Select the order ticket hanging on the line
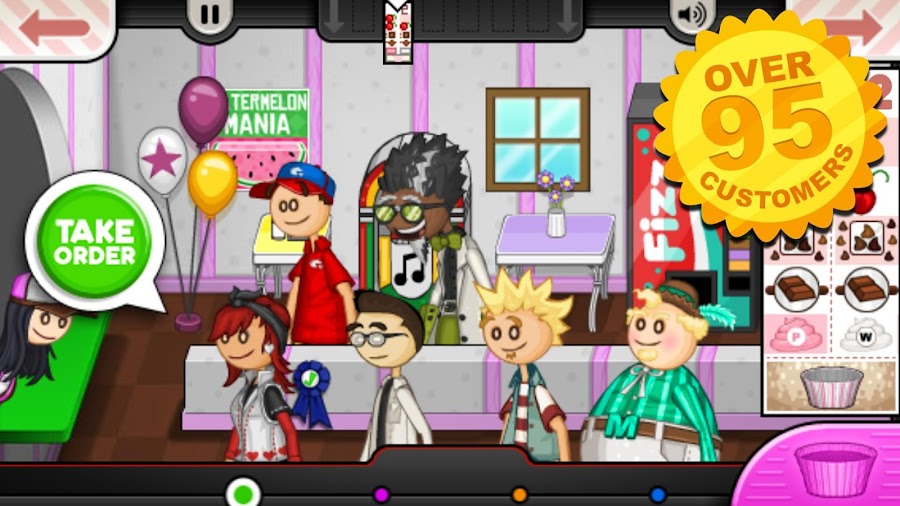Screen dimensions: 900x506 (398, 30)
